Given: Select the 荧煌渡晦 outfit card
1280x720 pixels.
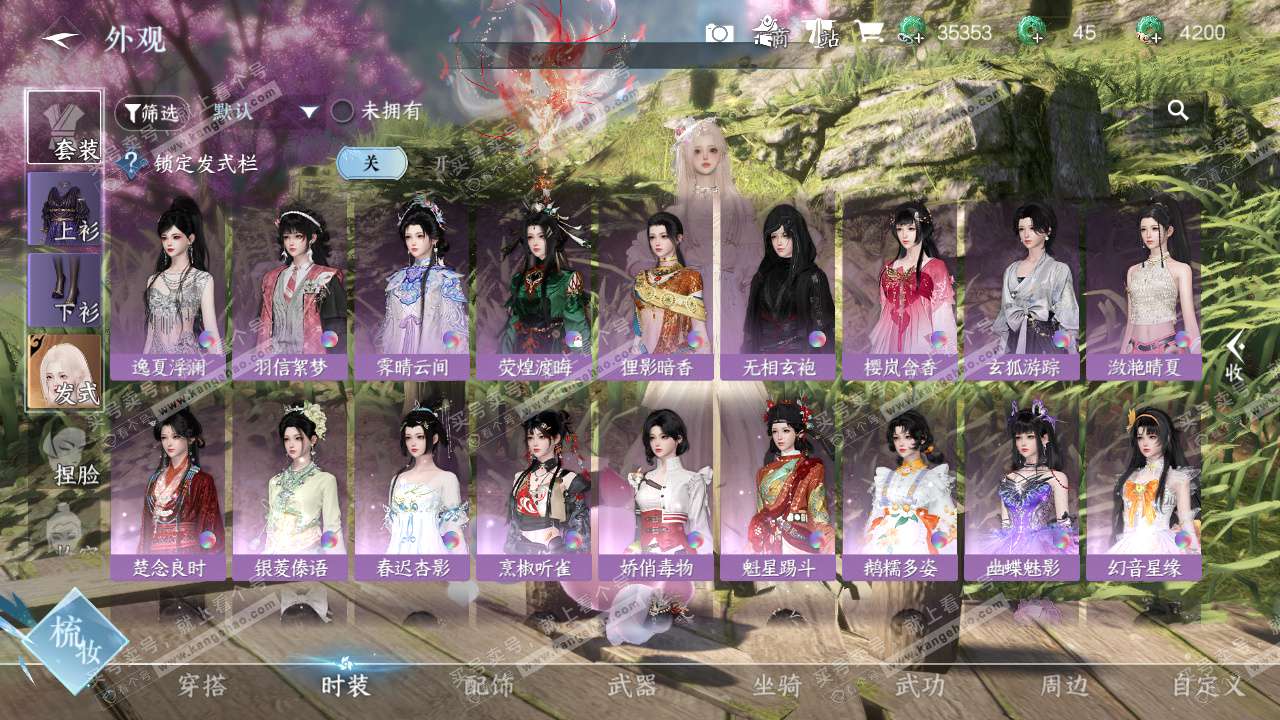Looking at the screenshot, I should coord(534,288).
